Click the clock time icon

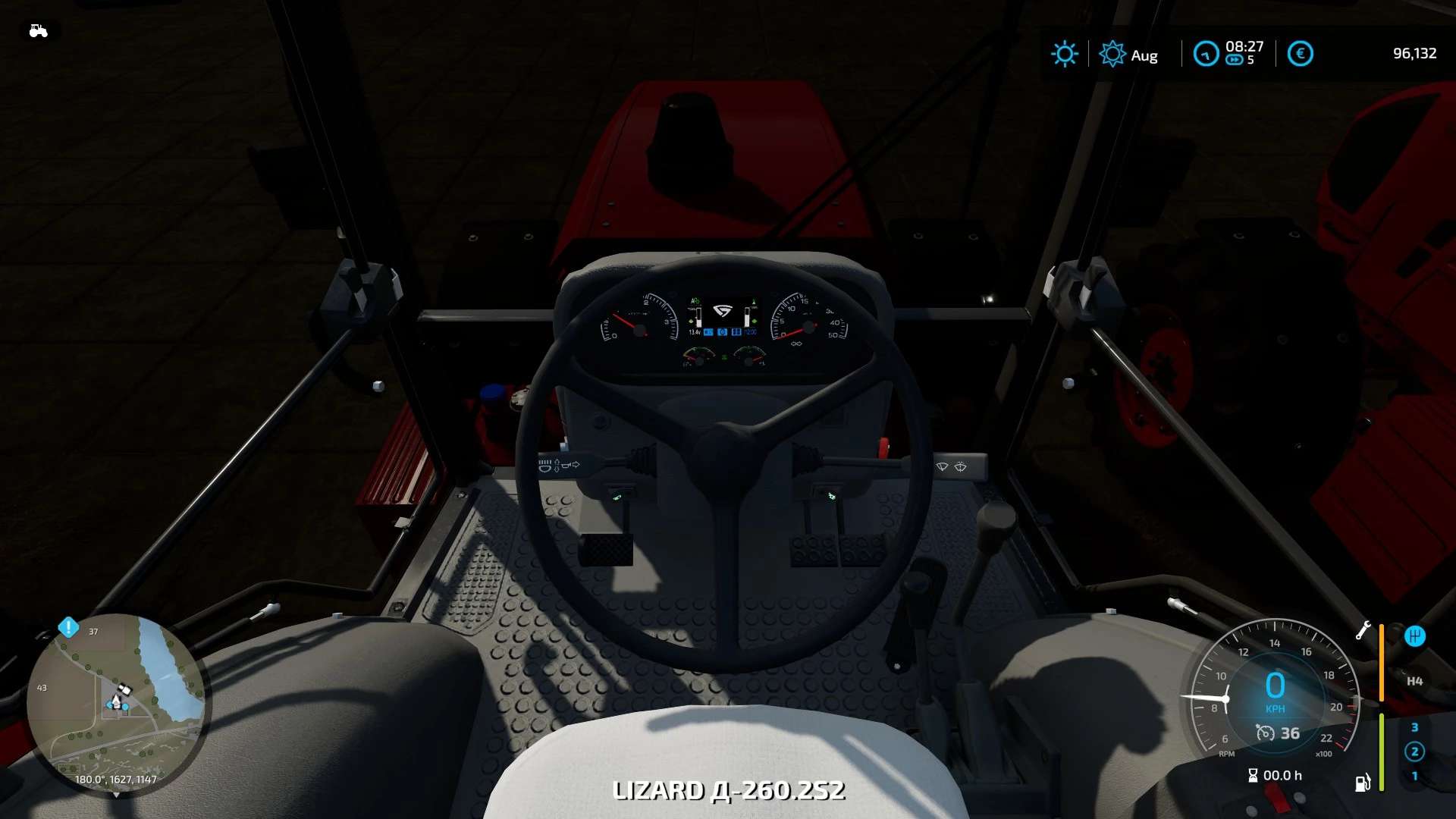coord(1205,54)
